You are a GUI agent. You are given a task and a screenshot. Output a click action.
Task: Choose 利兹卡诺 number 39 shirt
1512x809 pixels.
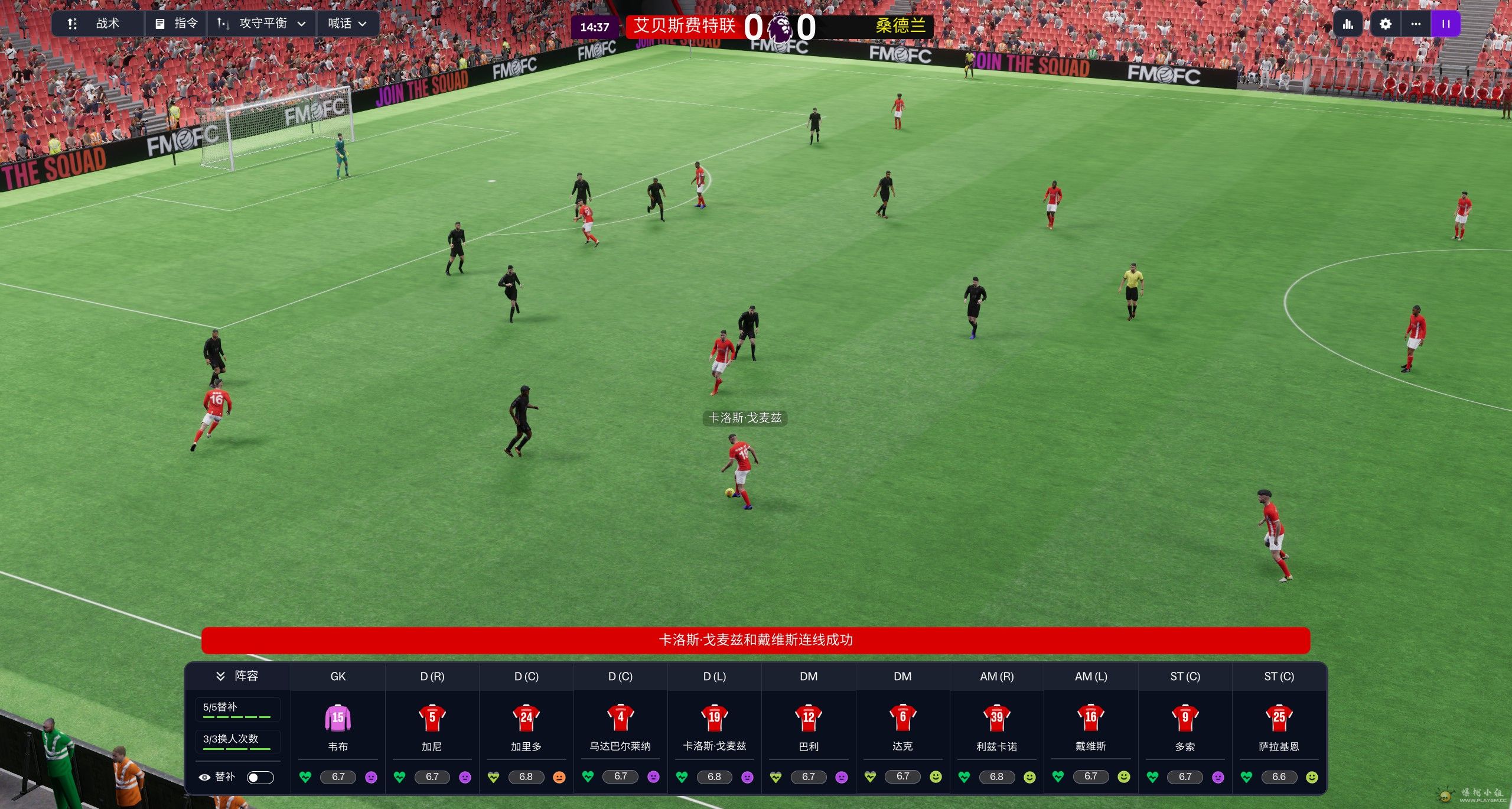(x=996, y=717)
